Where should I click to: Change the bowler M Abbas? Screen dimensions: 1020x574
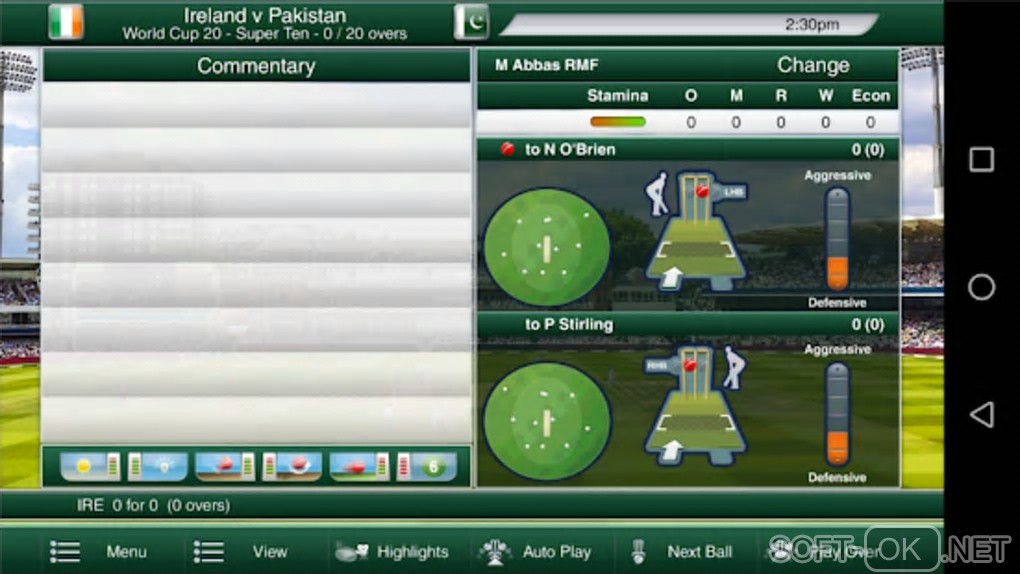pyautogui.click(x=813, y=66)
